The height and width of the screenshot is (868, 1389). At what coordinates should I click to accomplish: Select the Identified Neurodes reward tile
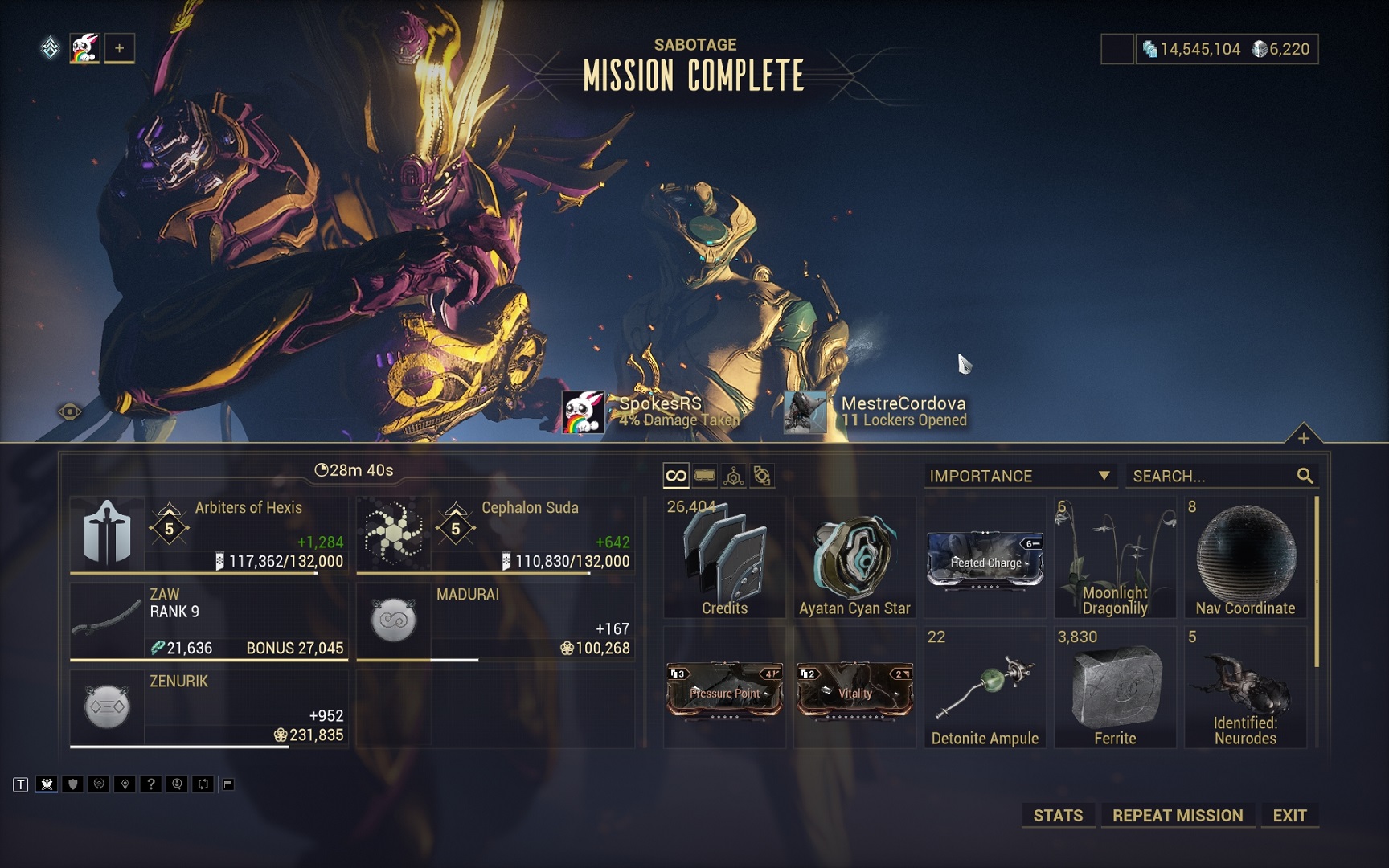(1245, 688)
